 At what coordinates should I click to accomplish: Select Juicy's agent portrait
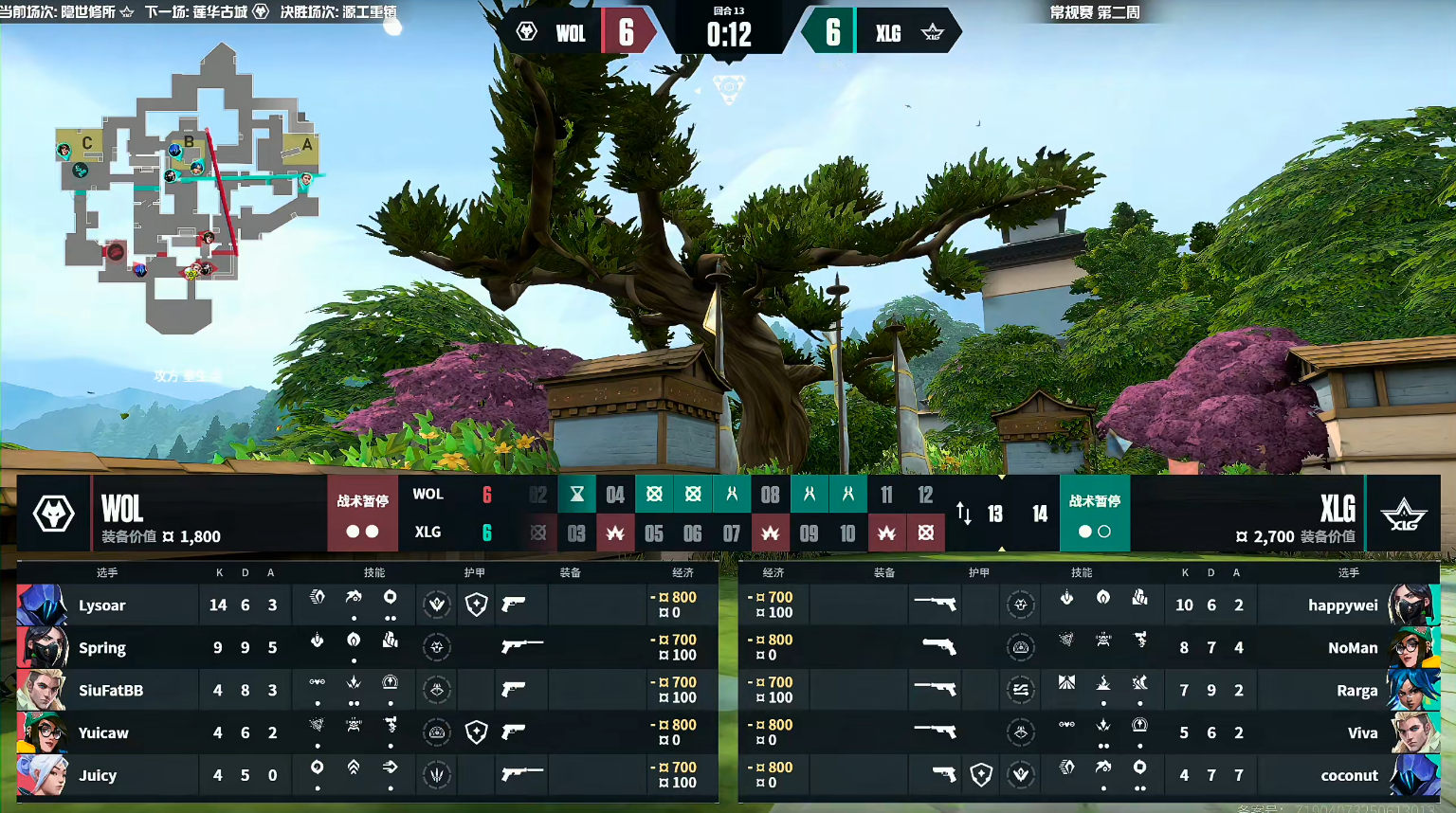pos(42,775)
